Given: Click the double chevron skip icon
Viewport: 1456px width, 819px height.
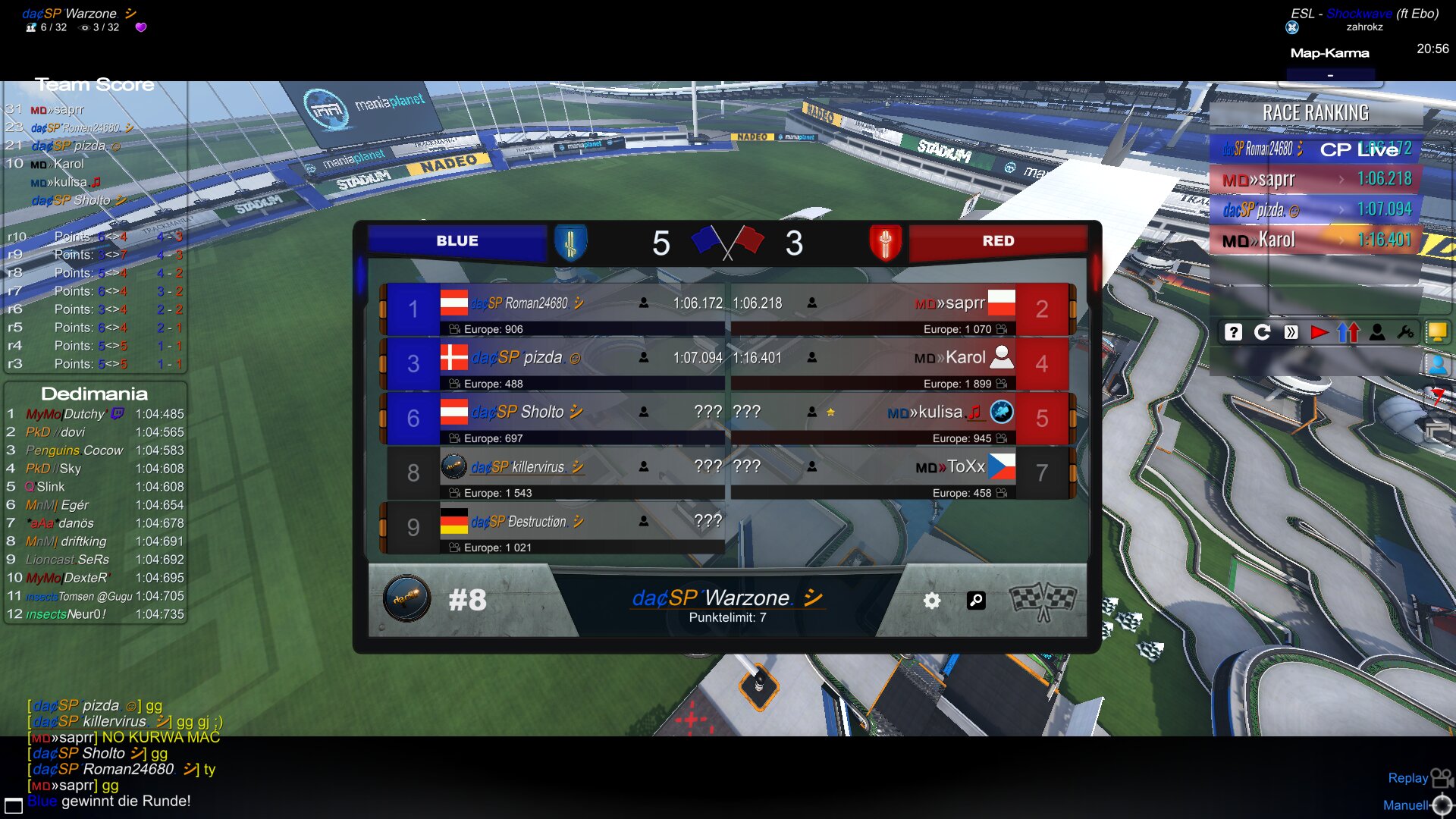Looking at the screenshot, I should click(1291, 332).
